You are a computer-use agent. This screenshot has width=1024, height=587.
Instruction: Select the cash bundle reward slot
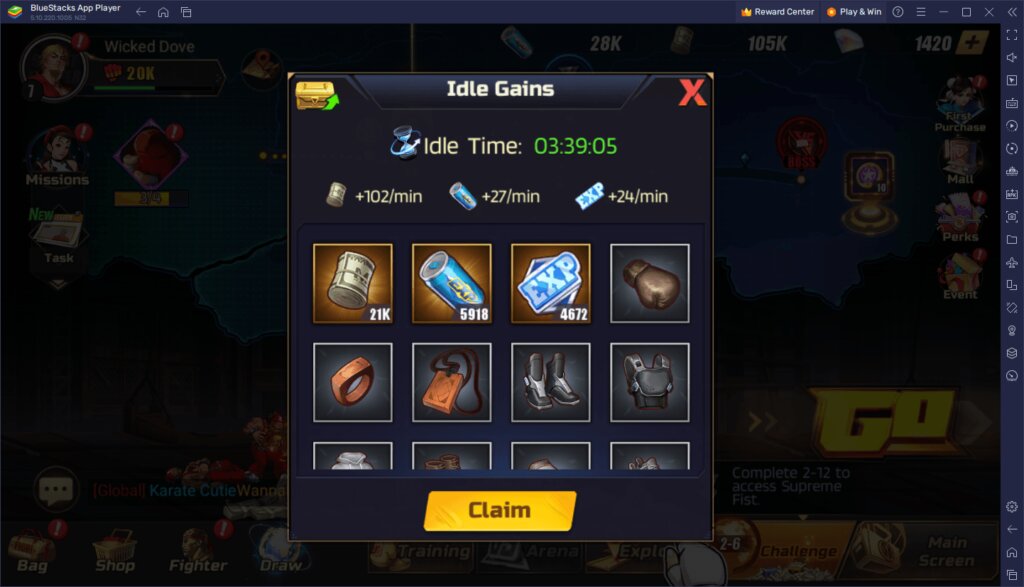[x=352, y=283]
